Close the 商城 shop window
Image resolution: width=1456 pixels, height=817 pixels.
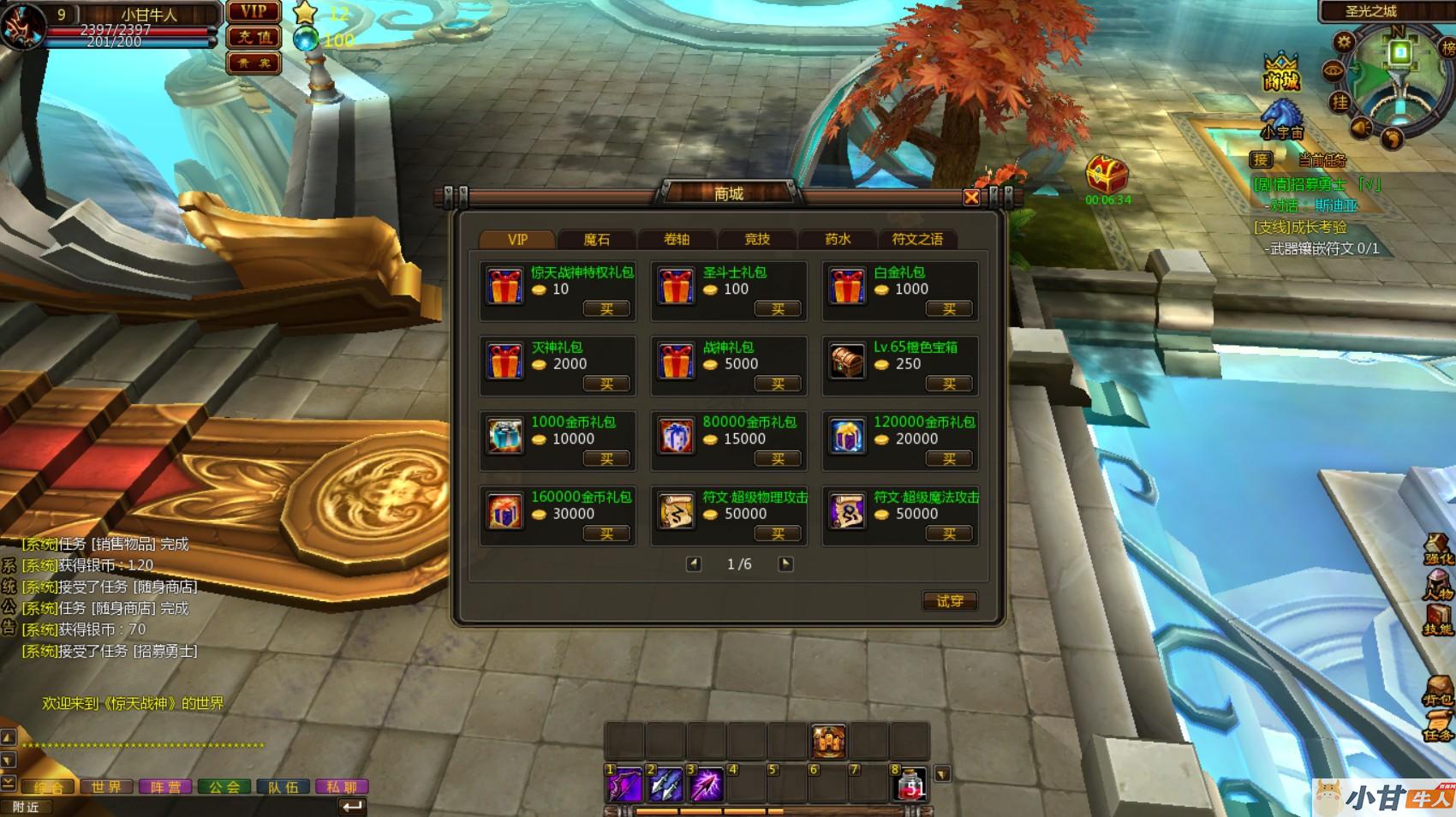[971, 198]
